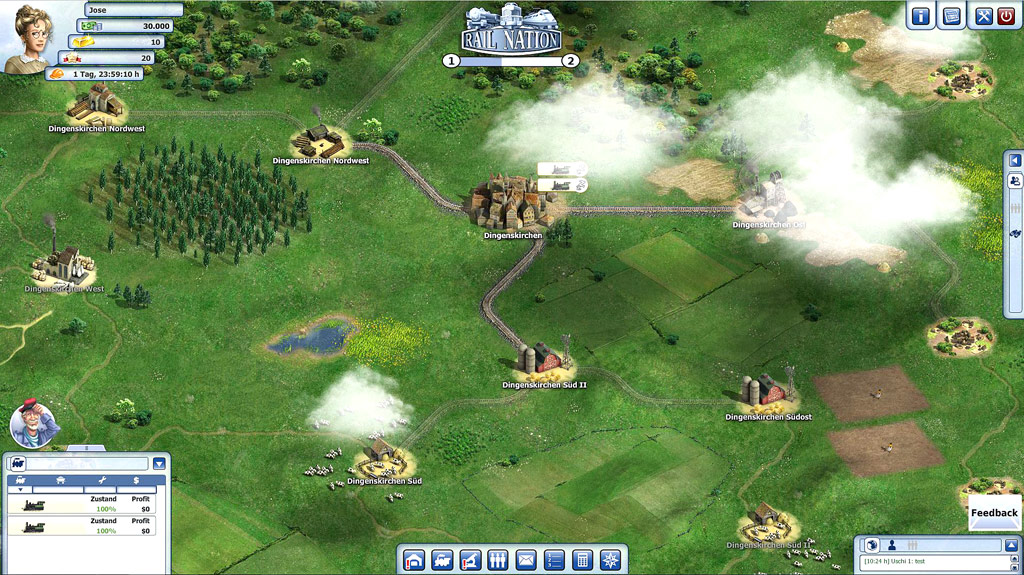Show the numbered rankings list

[554, 560]
